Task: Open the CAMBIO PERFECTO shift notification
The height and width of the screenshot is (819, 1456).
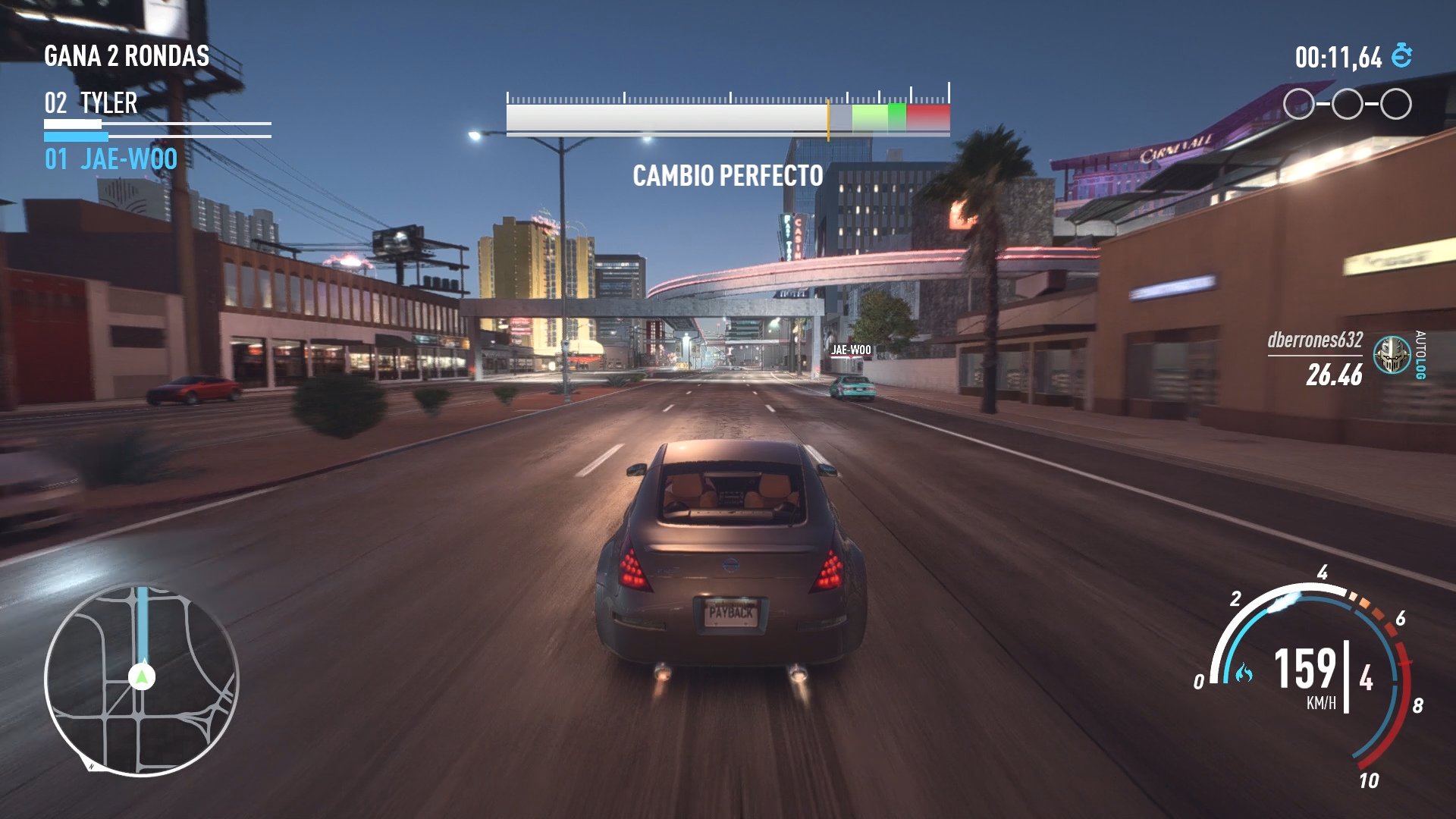Action: click(727, 175)
